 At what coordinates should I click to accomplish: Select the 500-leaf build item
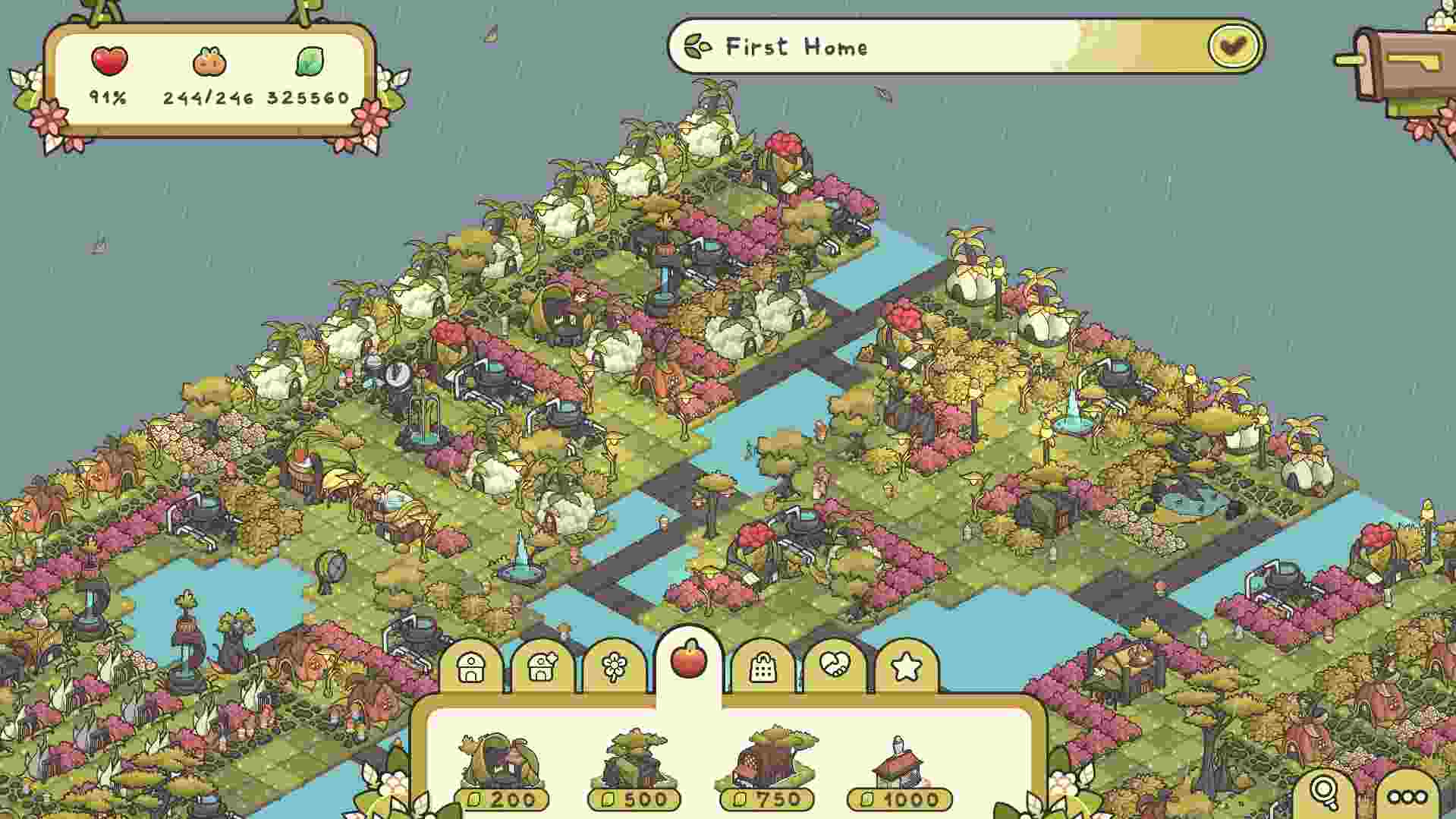tap(636, 767)
